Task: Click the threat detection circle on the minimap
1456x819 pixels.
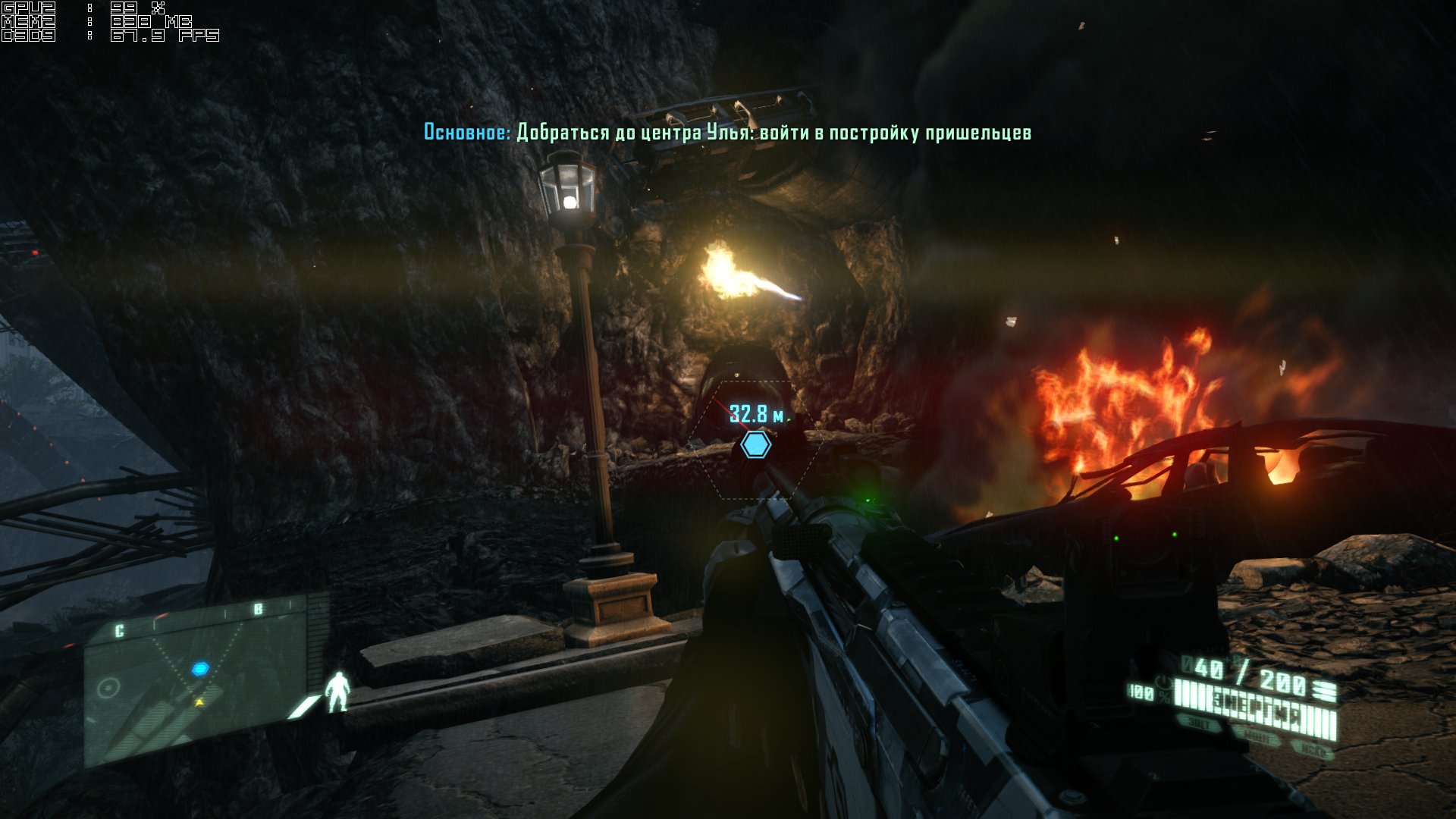Action: coord(108,688)
